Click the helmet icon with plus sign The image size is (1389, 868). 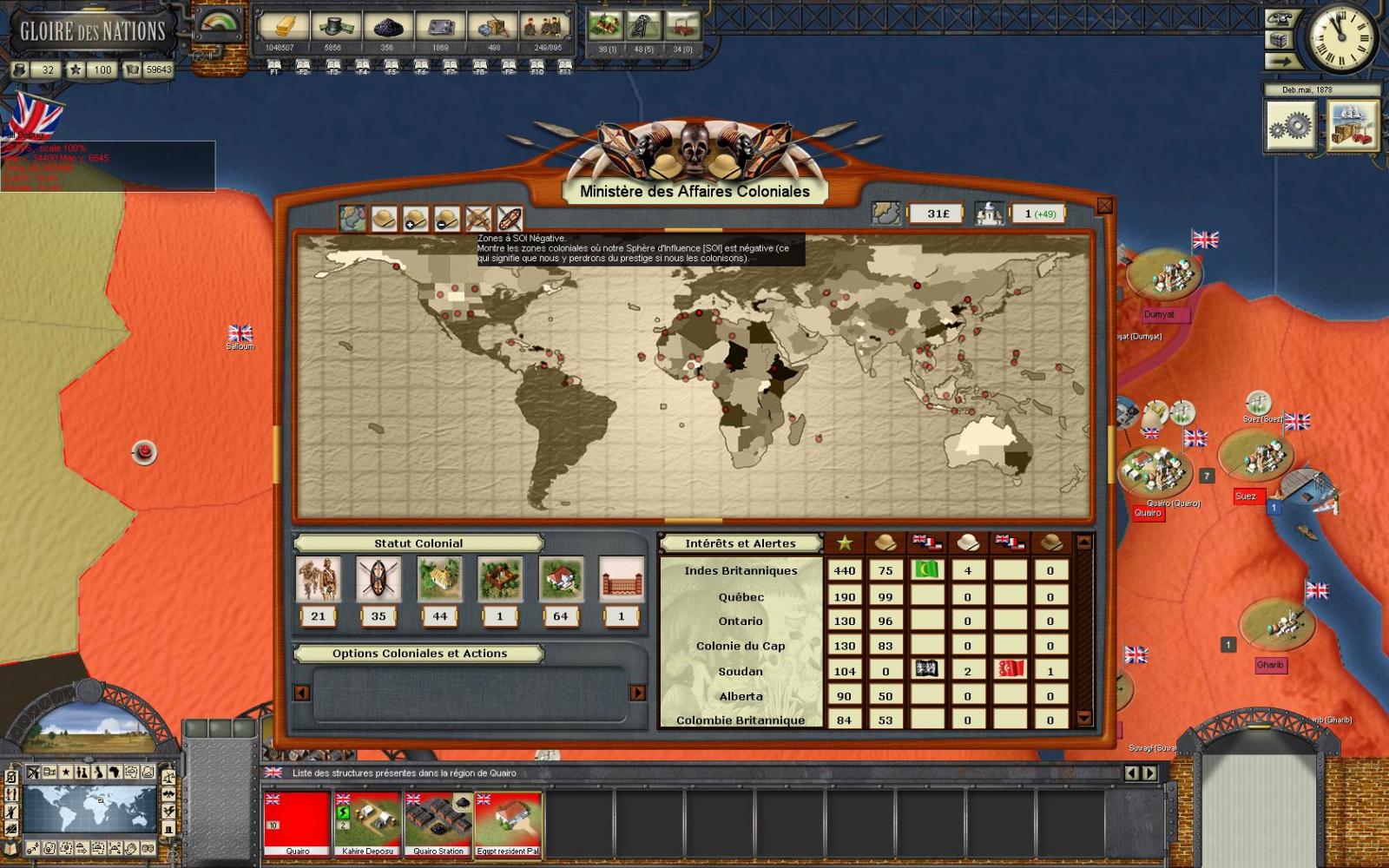tap(414, 218)
